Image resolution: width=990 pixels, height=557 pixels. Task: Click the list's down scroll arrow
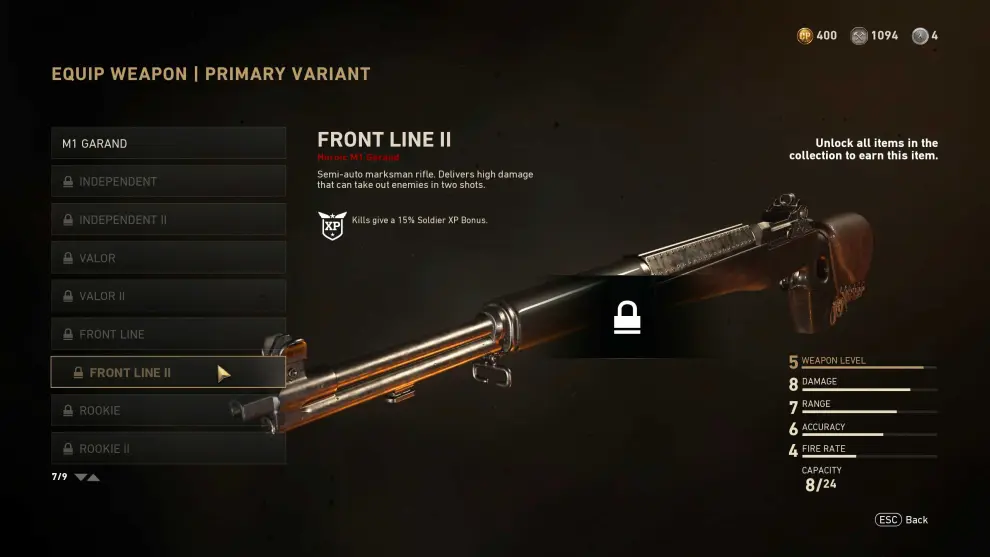[x=81, y=477]
